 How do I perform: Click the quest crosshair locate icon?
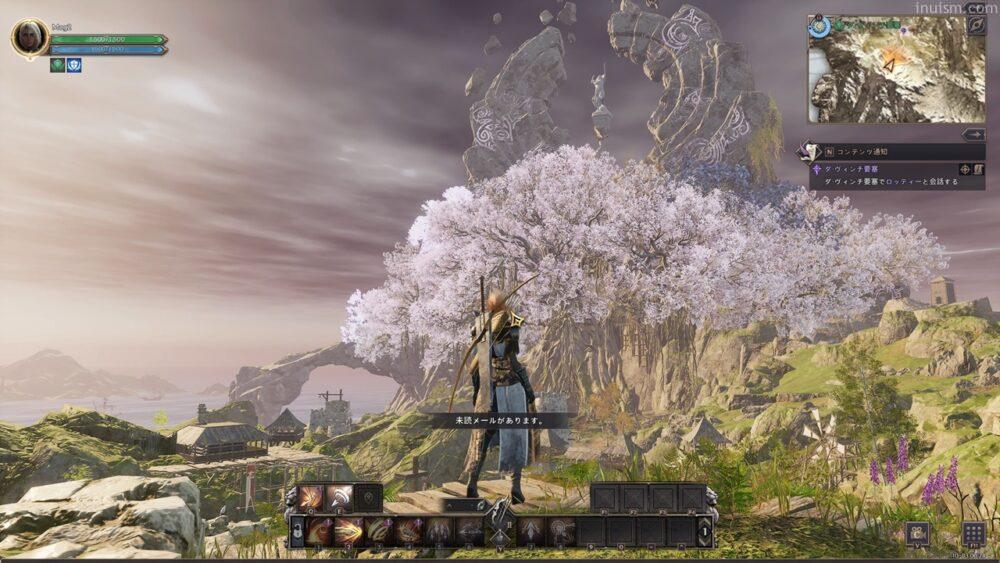tap(964, 169)
